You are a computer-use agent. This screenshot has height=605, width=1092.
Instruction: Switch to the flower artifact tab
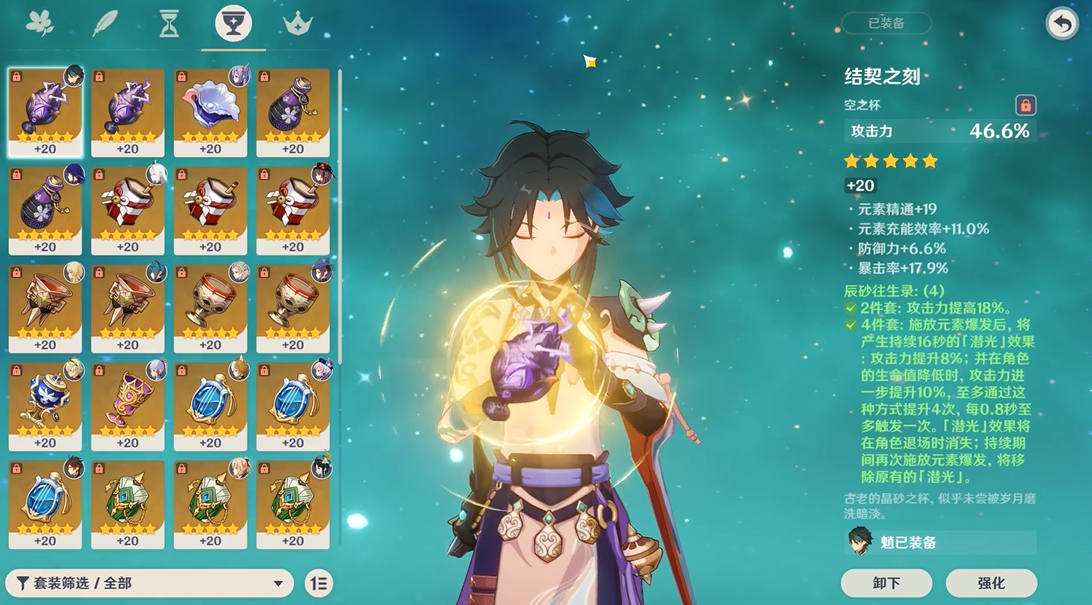tap(40, 23)
